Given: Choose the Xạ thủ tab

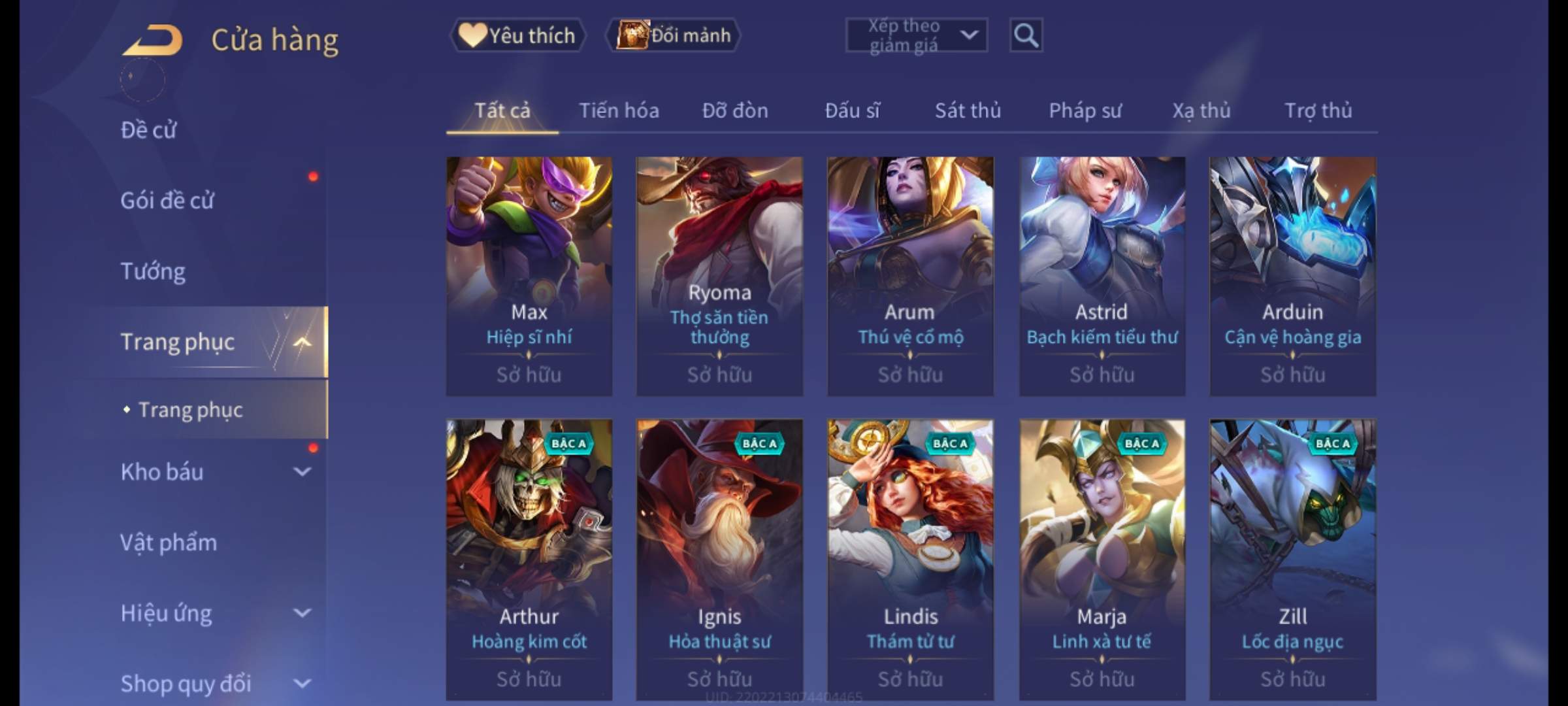Looking at the screenshot, I should [x=1201, y=110].
